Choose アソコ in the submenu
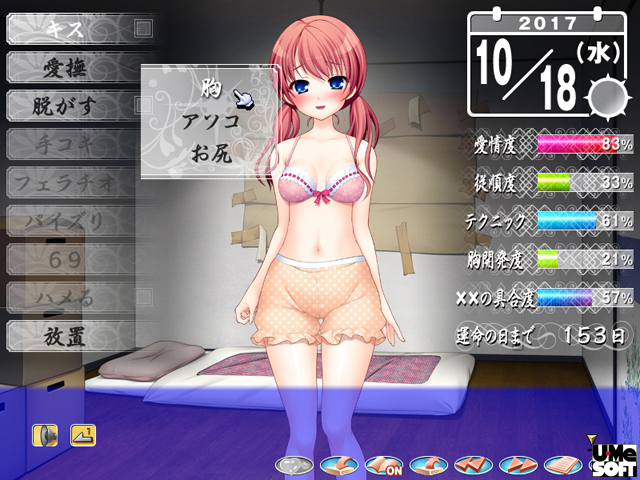Screen dimensions: 640x480 point(210,121)
